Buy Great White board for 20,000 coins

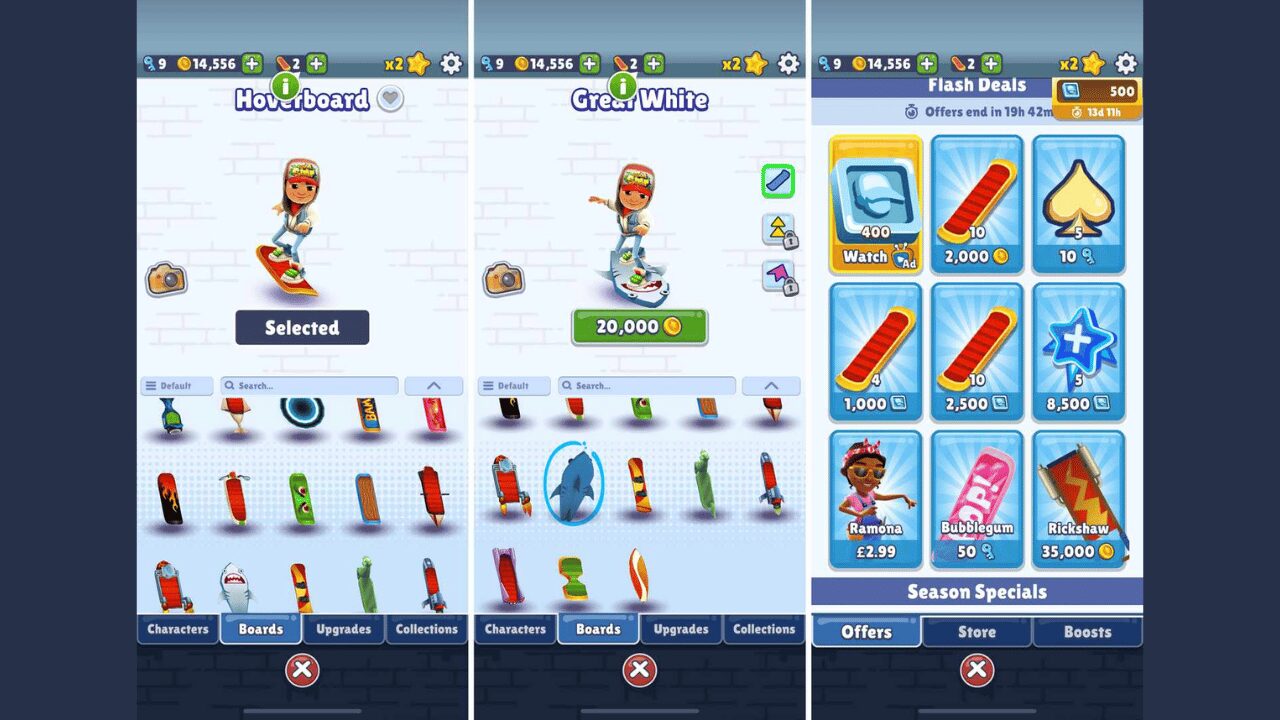pos(639,327)
